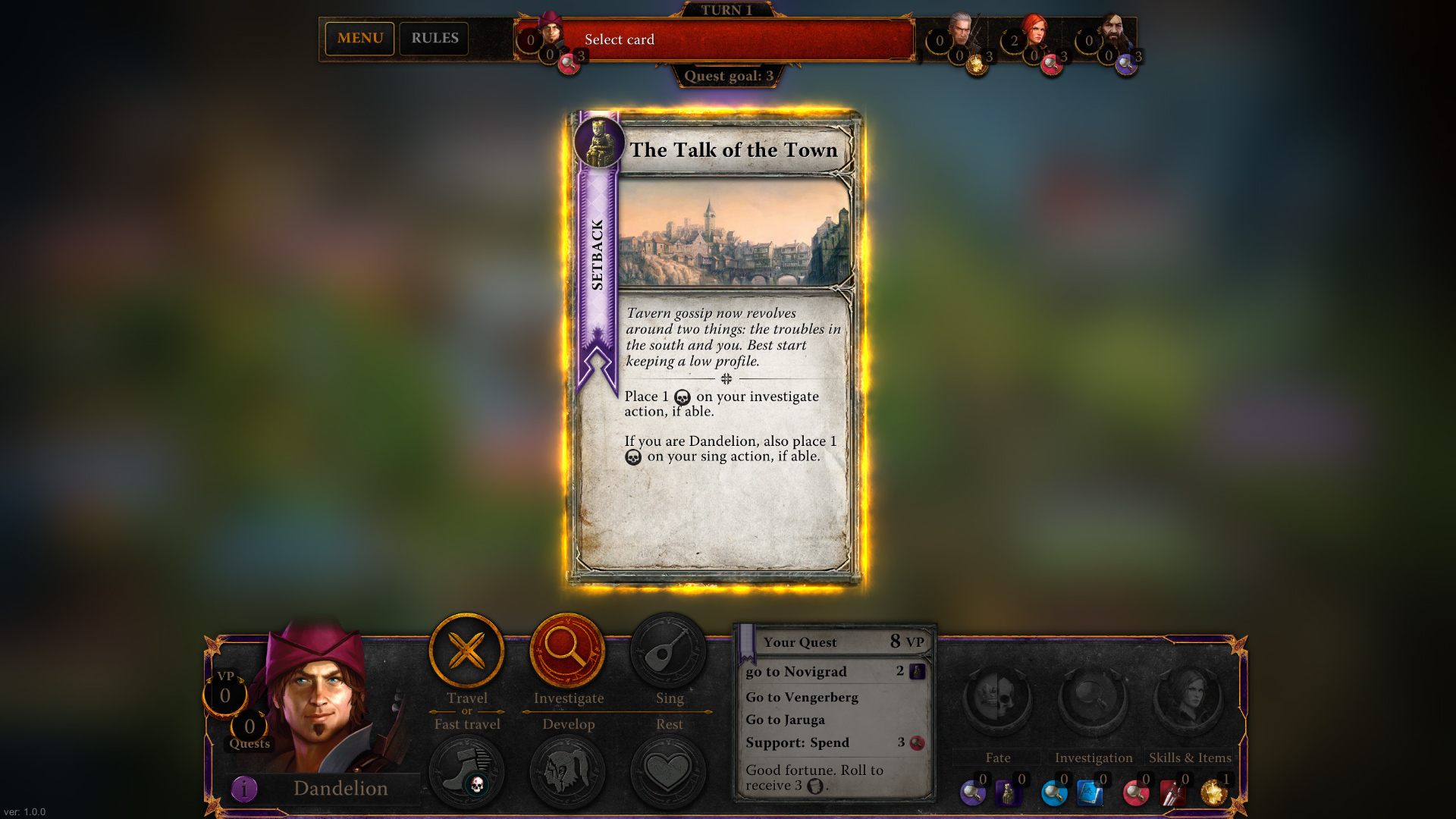Open the blue Investigation book icon
Image resolution: width=1456 pixels, height=819 pixels.
[x=1092, y=792]
